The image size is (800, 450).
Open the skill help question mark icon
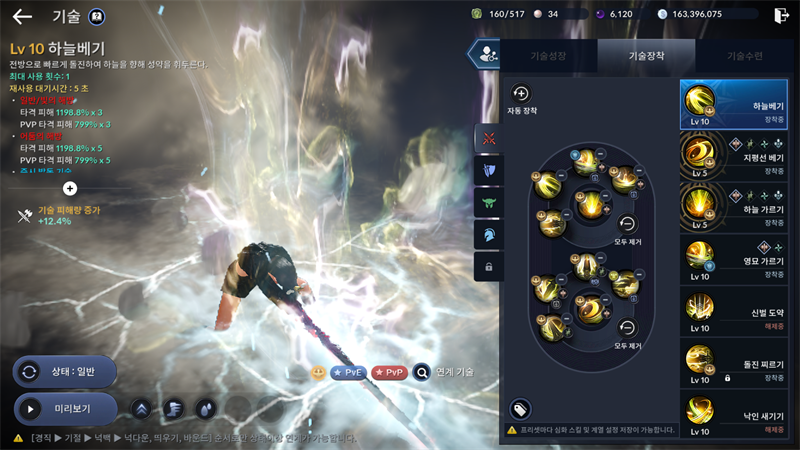point(97,16)
